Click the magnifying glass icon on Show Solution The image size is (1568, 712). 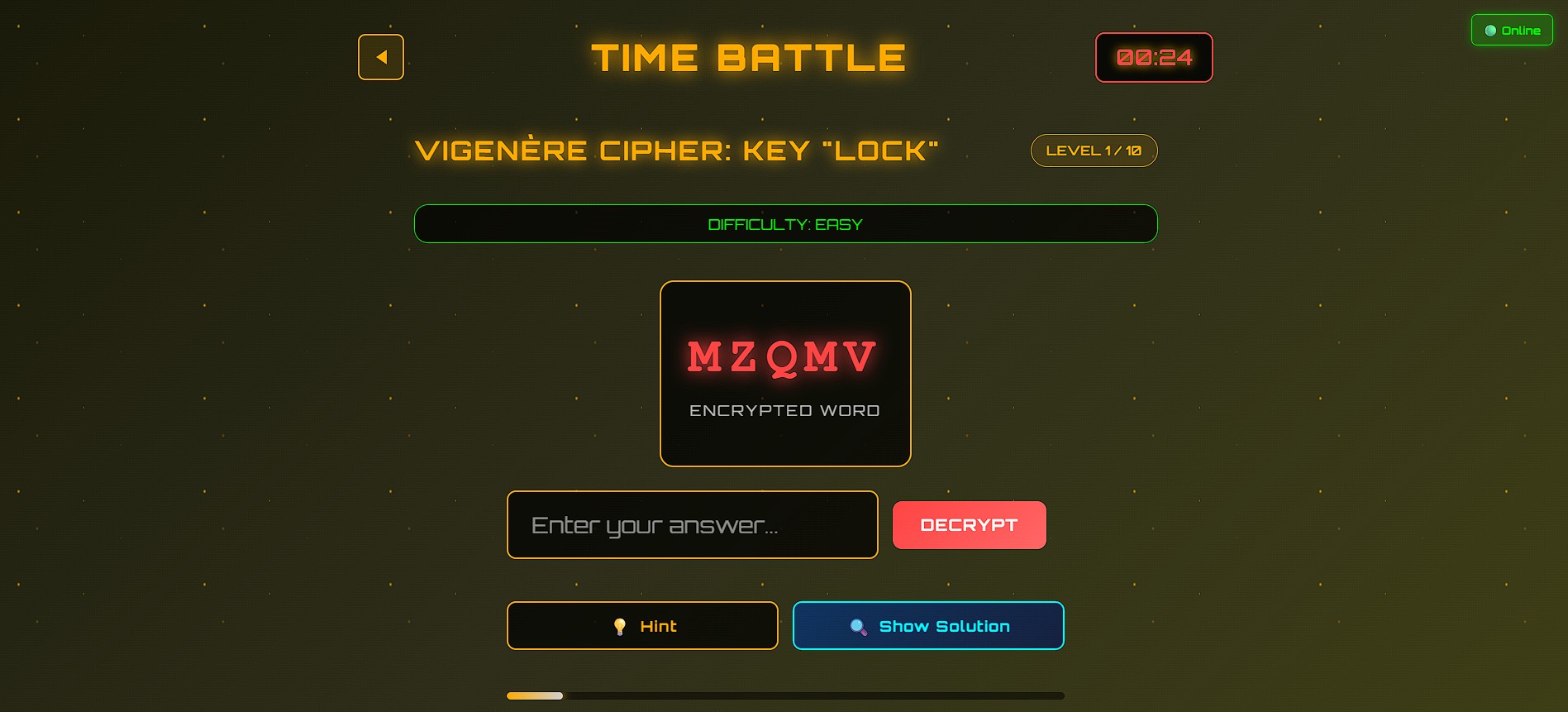point(856,626)
